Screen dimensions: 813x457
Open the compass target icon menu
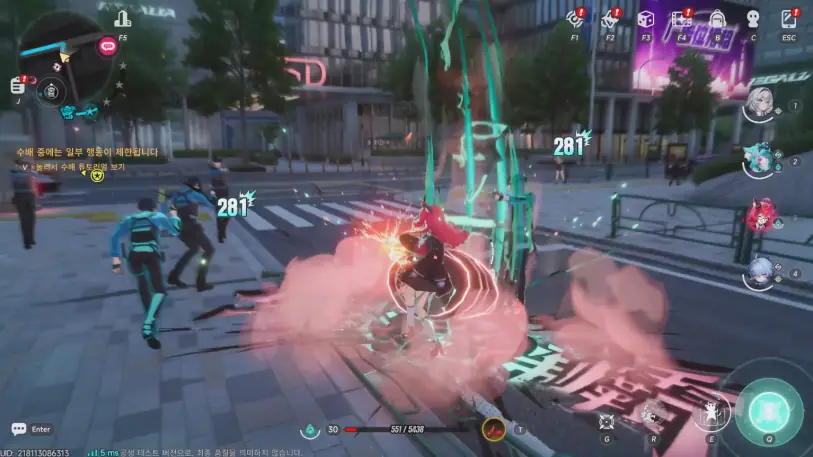(574, 18)
